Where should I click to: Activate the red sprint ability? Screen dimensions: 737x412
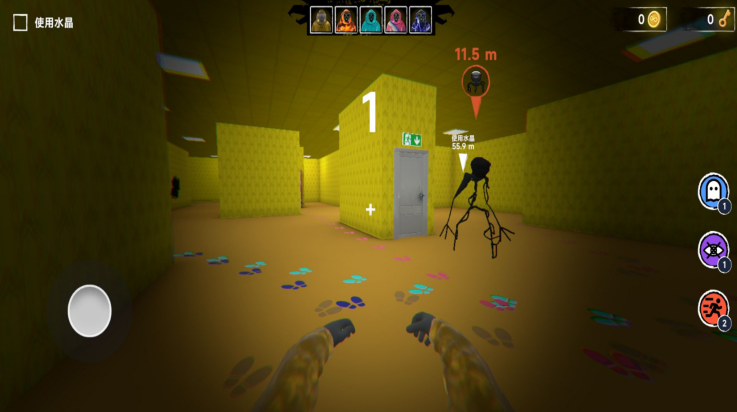point(713,308)
